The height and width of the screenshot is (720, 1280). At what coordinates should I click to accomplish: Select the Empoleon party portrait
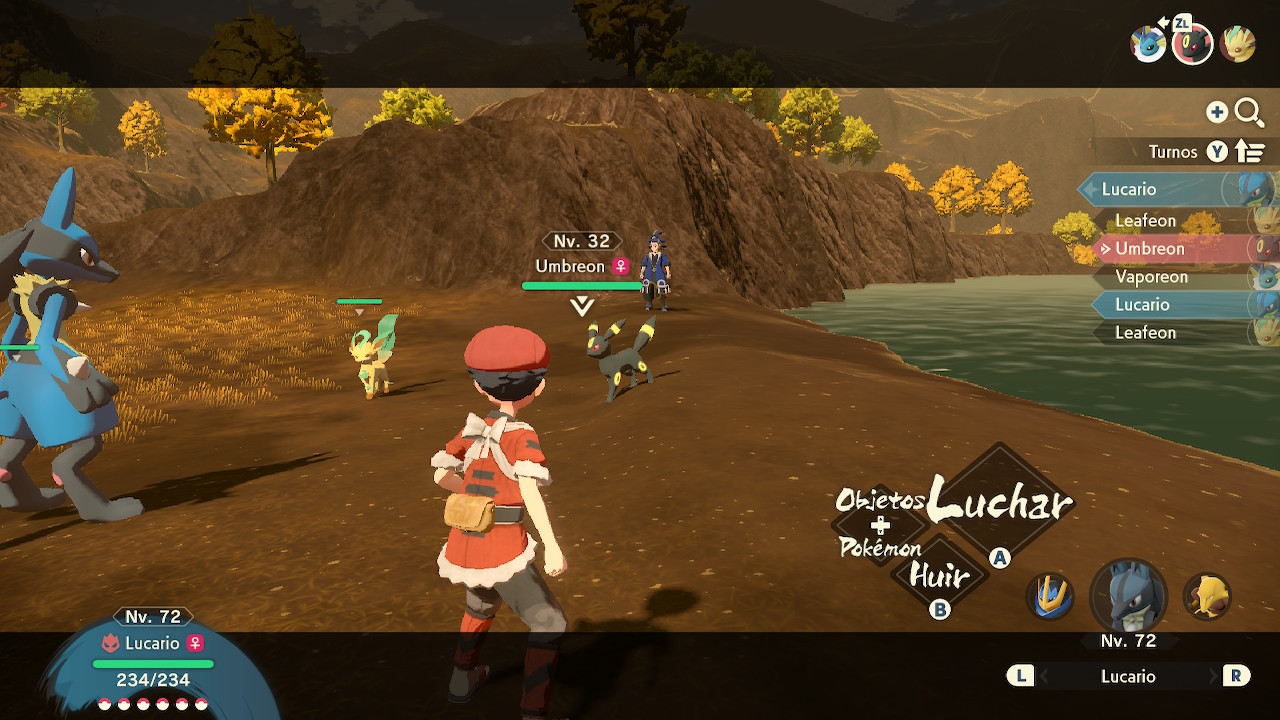click(x=1050, y=596)
